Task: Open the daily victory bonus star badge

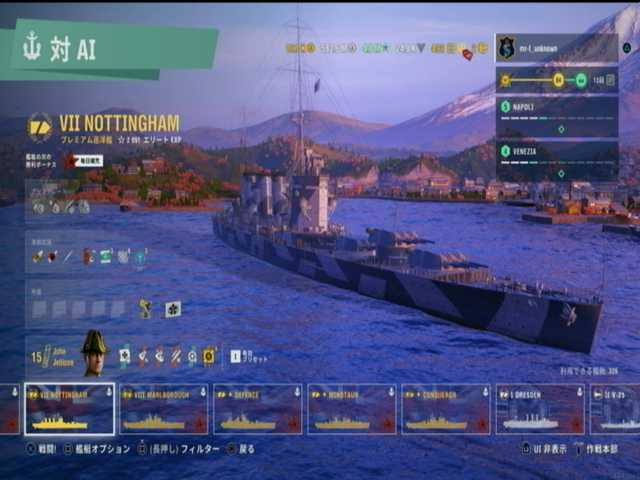Action: point(70,160)
